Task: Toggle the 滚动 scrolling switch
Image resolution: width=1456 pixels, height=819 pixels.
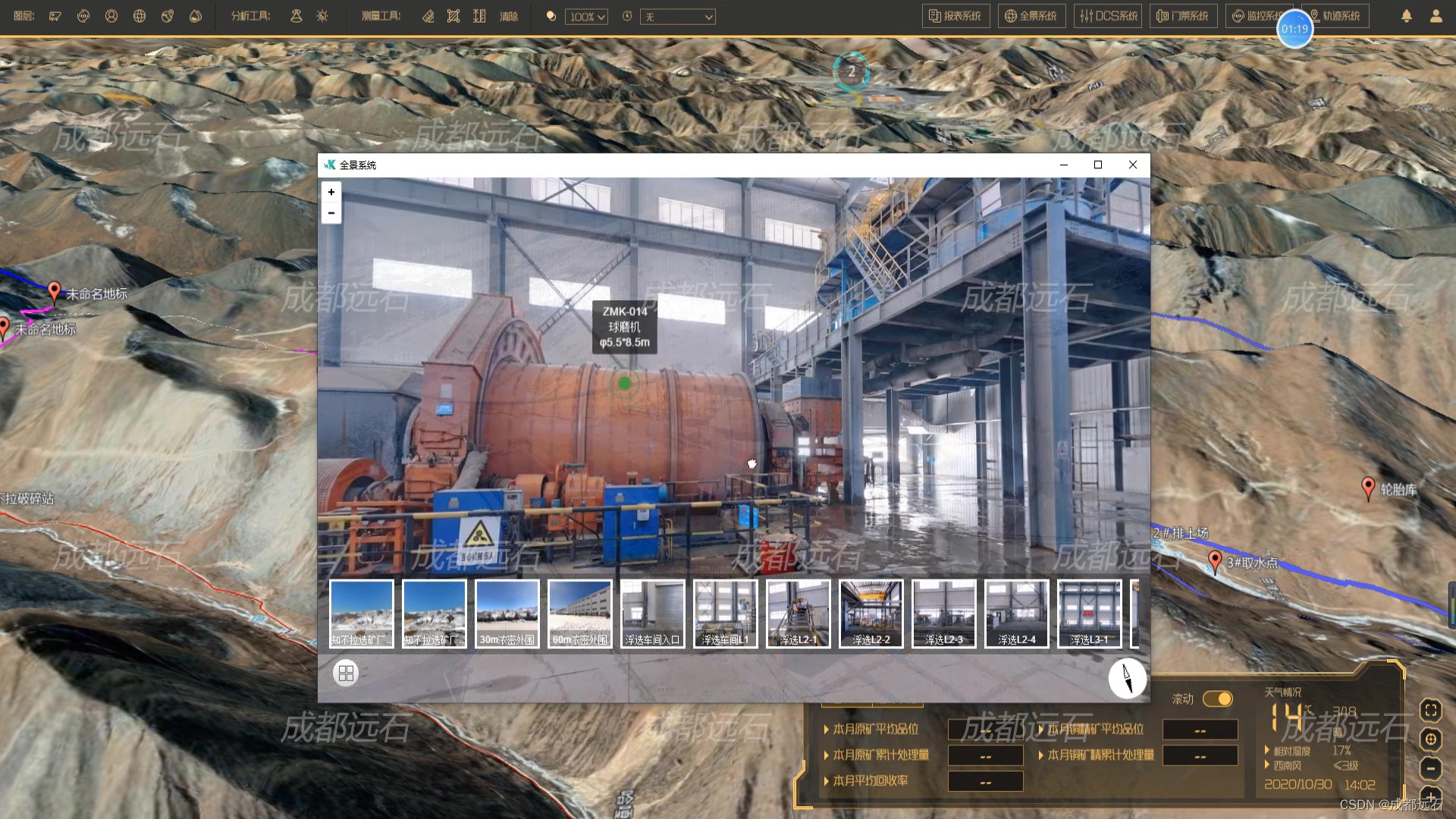Action: point(1217,698)
